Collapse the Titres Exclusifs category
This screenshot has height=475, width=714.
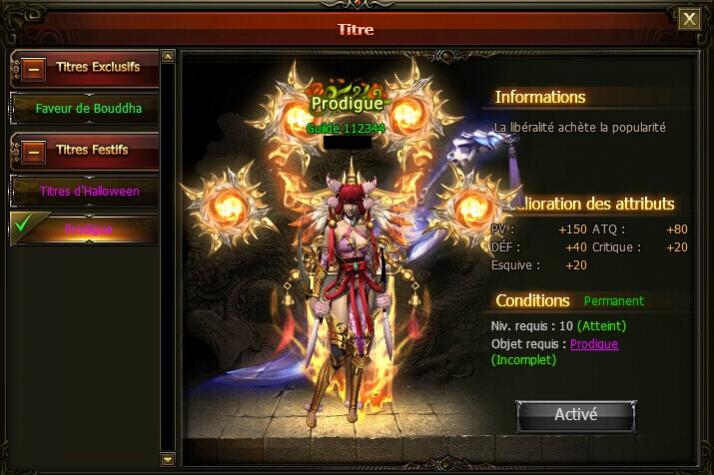click(x=34, y=70)
